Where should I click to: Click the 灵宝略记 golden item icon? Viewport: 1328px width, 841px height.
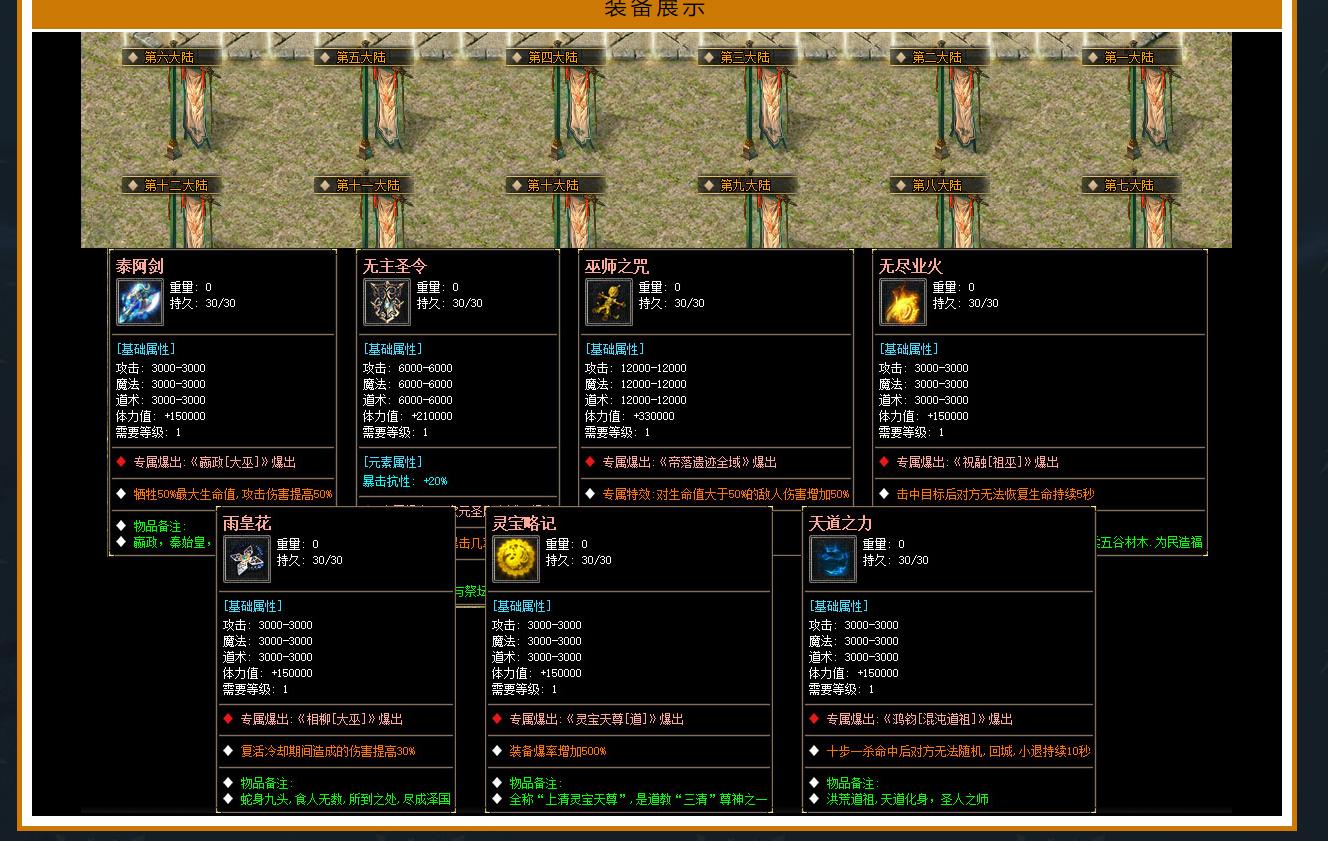[516, 559]
